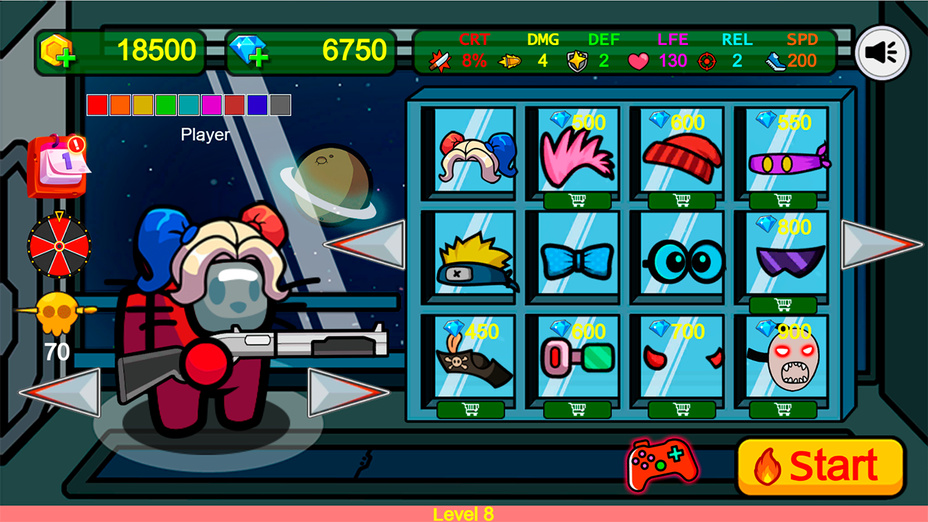Equip the blue bow tie item
The width and height of the screenshot is (928, 522).
[577, 260]
